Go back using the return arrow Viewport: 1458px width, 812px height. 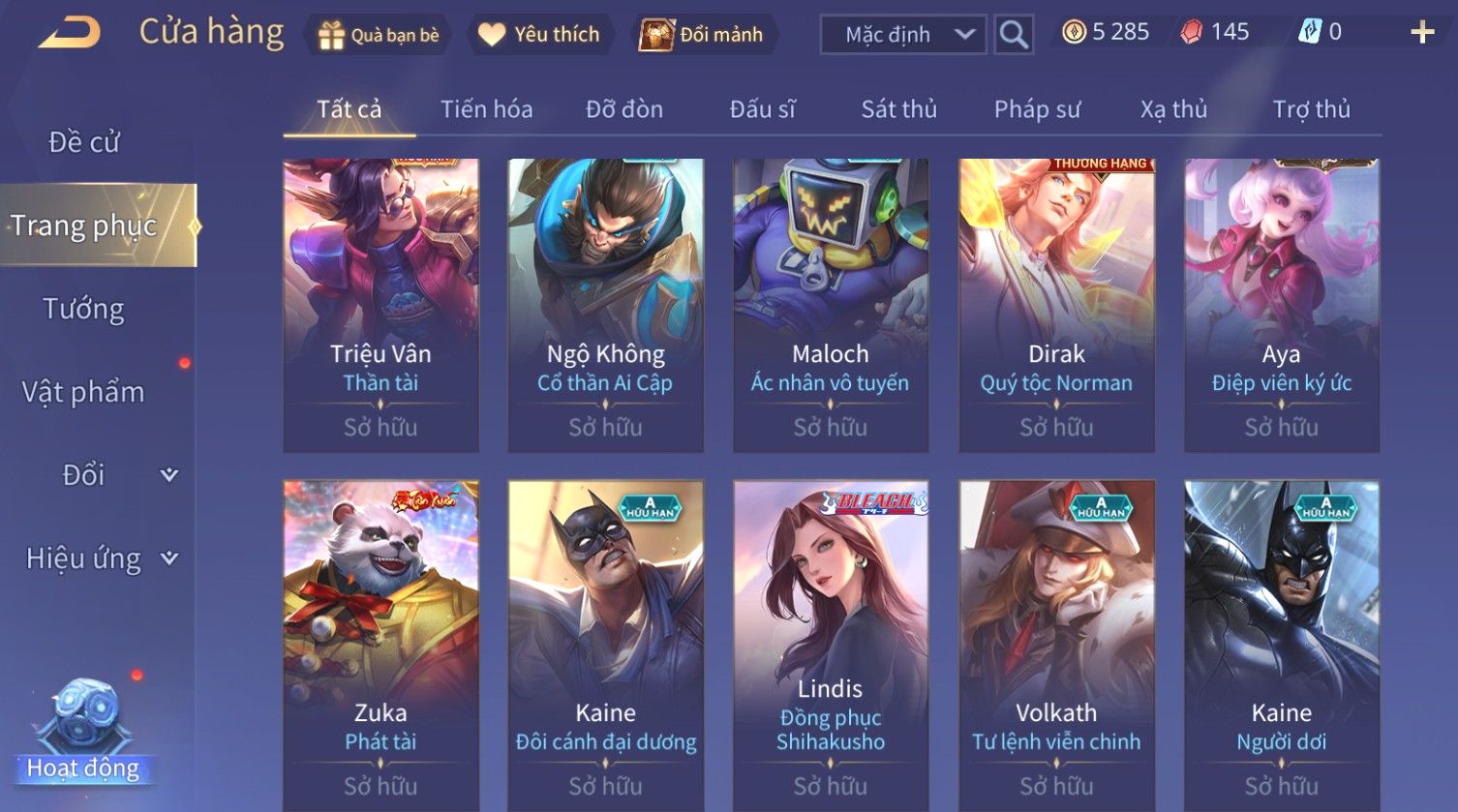[70, 33]
